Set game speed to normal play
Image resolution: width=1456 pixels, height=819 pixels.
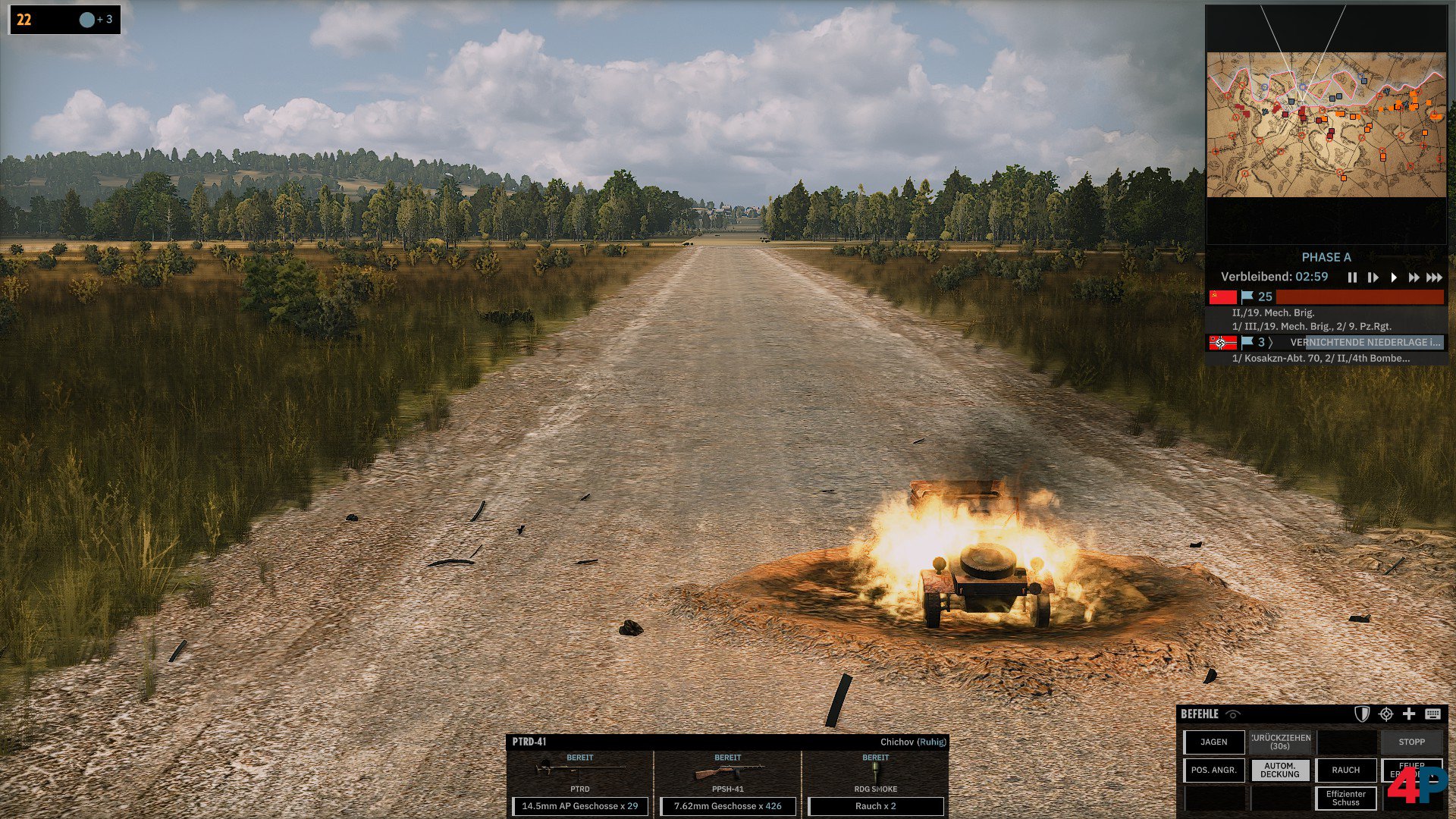(x=1394, y=278)
